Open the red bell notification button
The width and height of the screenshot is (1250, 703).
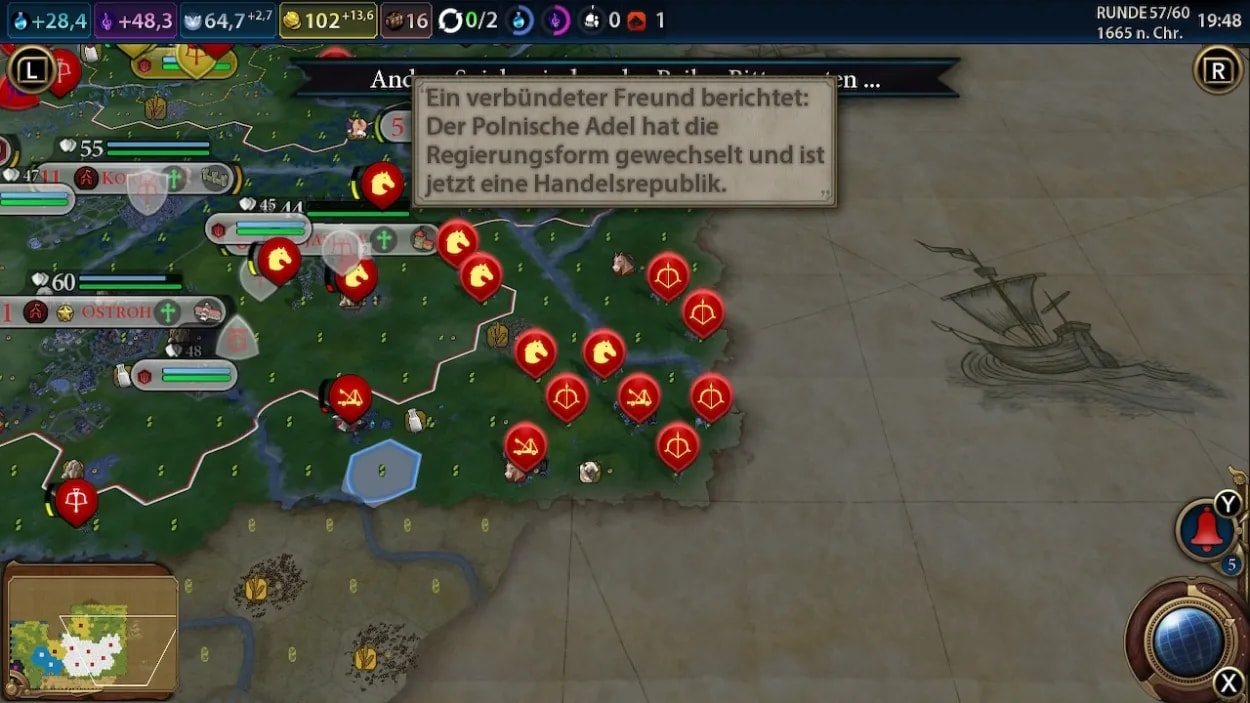coord(1207,531)
